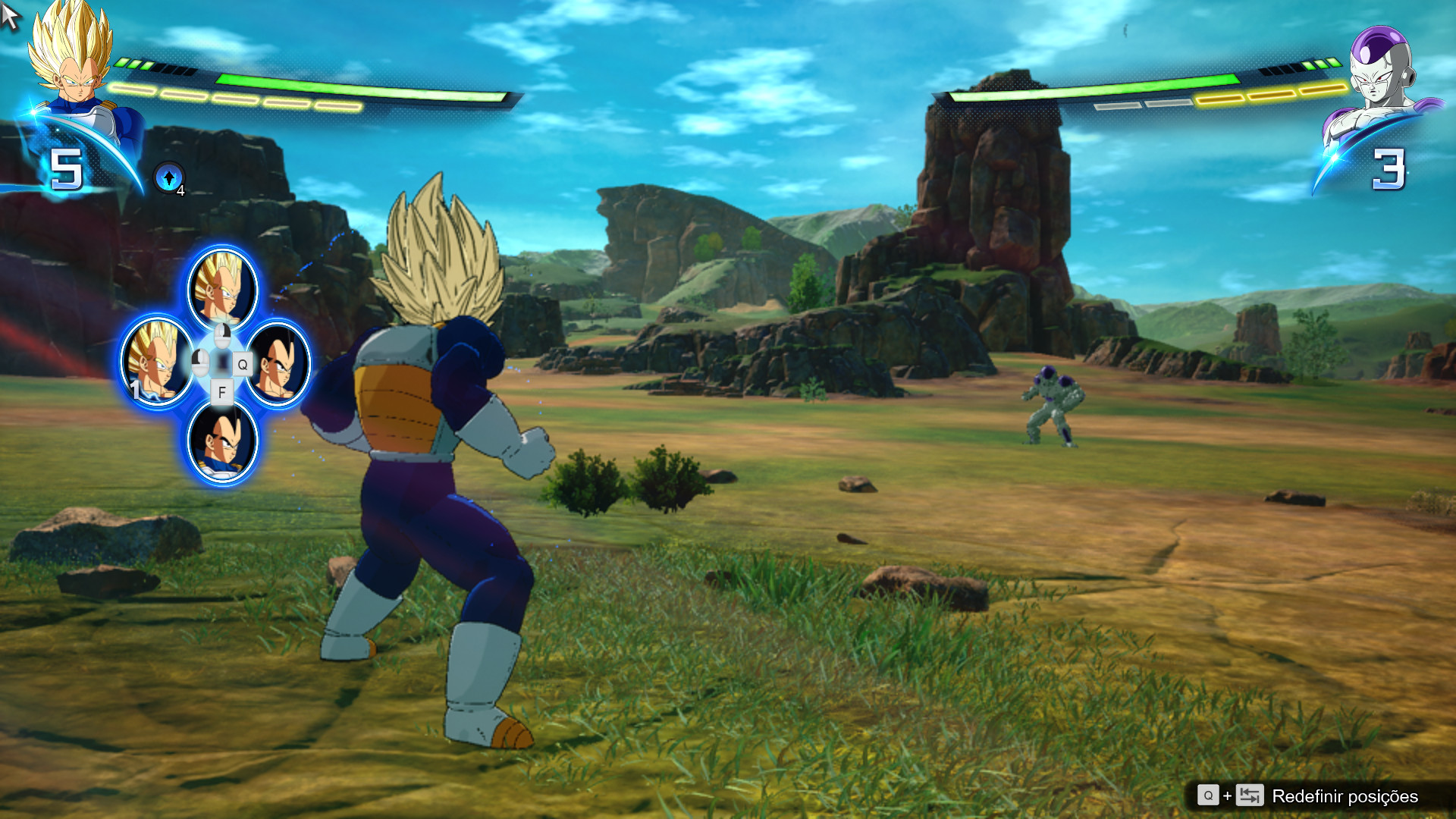
Task: Click the mouse cursor arrow in the top-left corner
Action: tap(11, 14)
